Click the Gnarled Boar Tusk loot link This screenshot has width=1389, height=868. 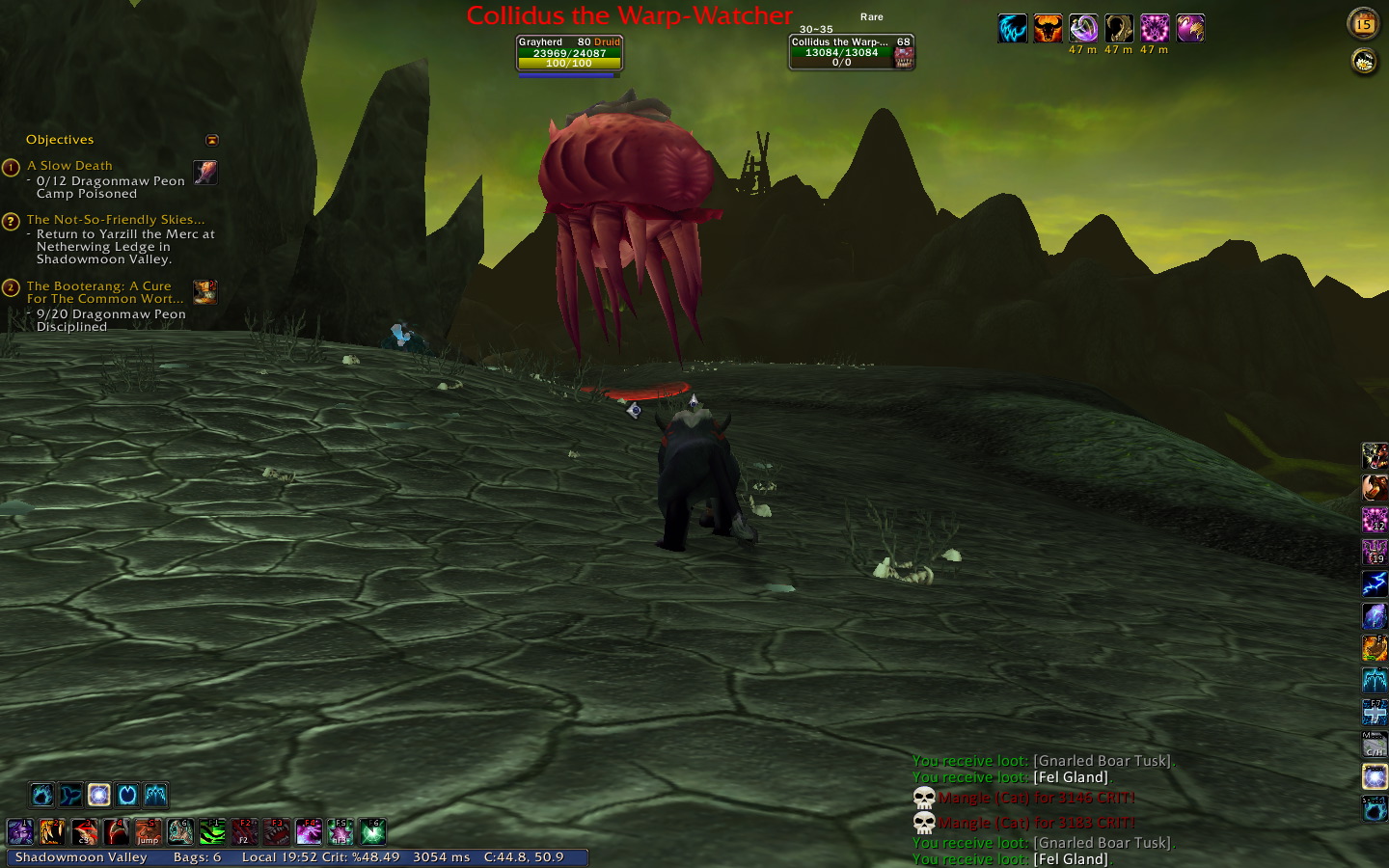1103,761
